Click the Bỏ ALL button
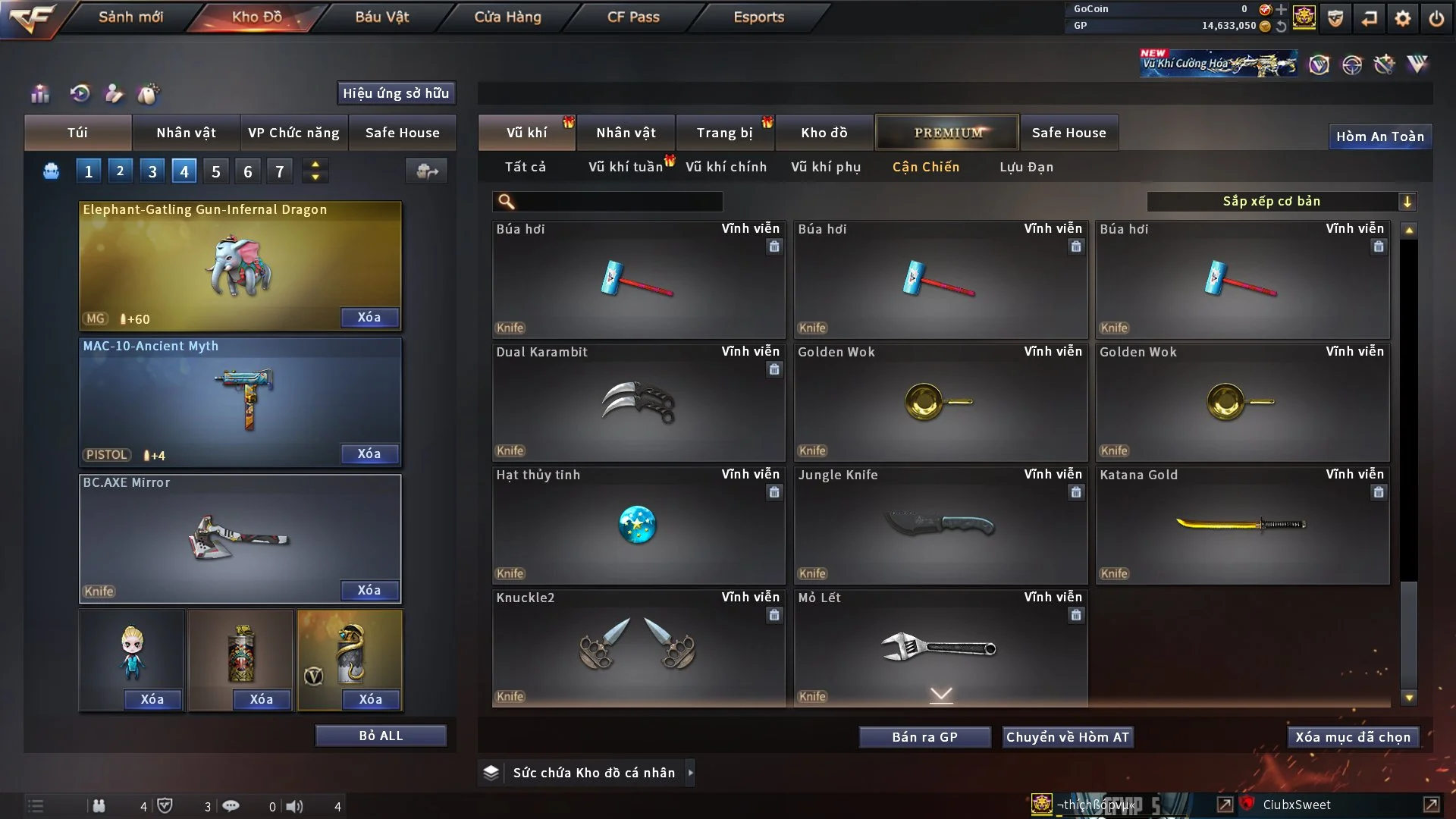Image resolution: width=1456 pixels, height=819 pixels. coord(381,736)
